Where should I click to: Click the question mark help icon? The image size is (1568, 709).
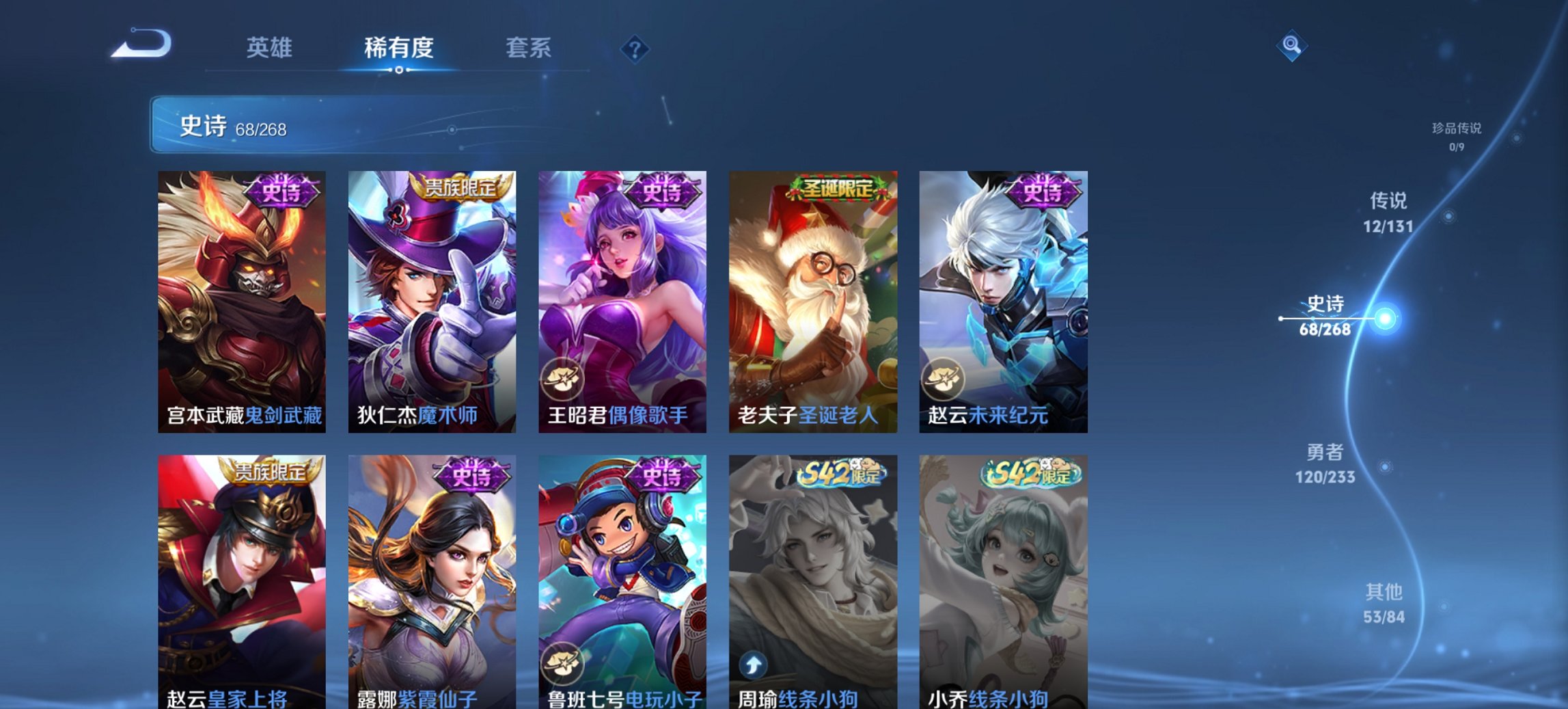click(635, 49)
